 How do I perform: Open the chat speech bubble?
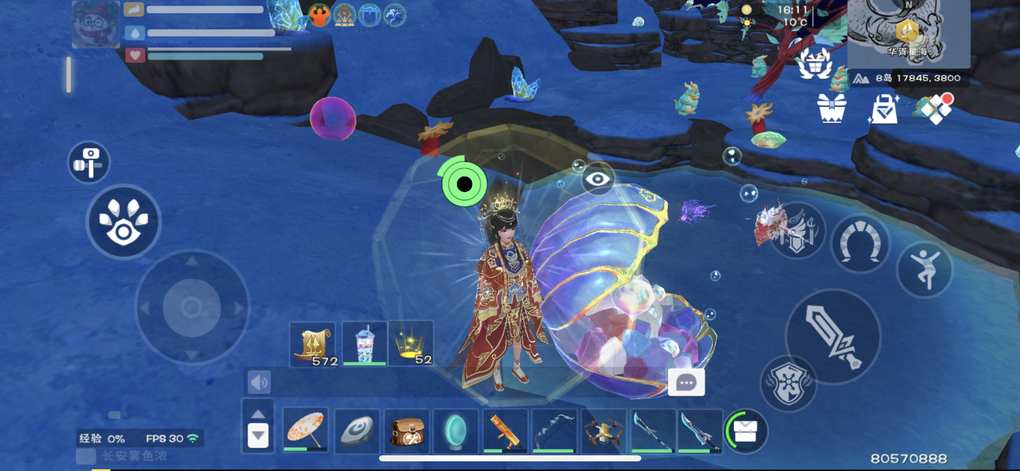686,381
